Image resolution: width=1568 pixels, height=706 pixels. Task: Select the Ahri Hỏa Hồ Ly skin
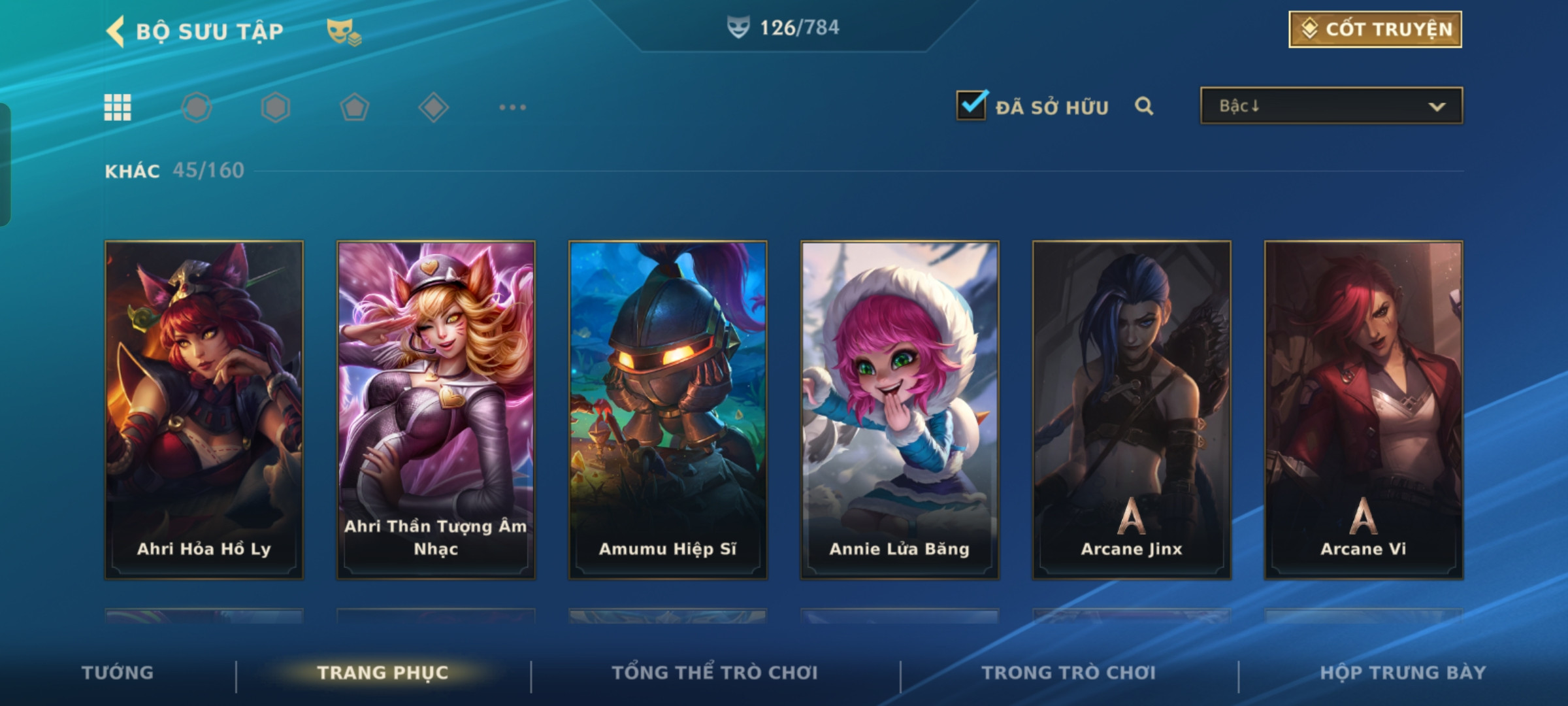[204, 410]
